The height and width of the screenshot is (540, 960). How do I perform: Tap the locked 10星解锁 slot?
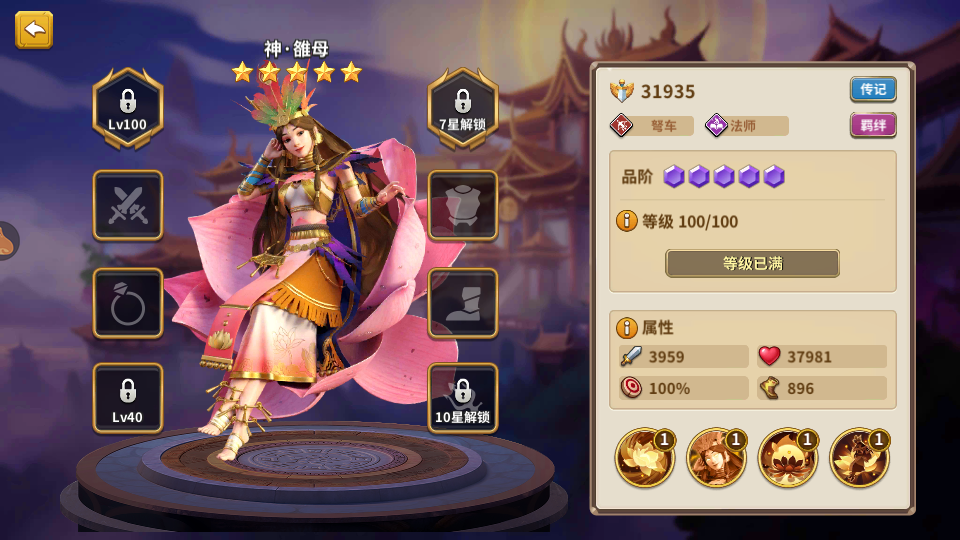tap(463, 398)
